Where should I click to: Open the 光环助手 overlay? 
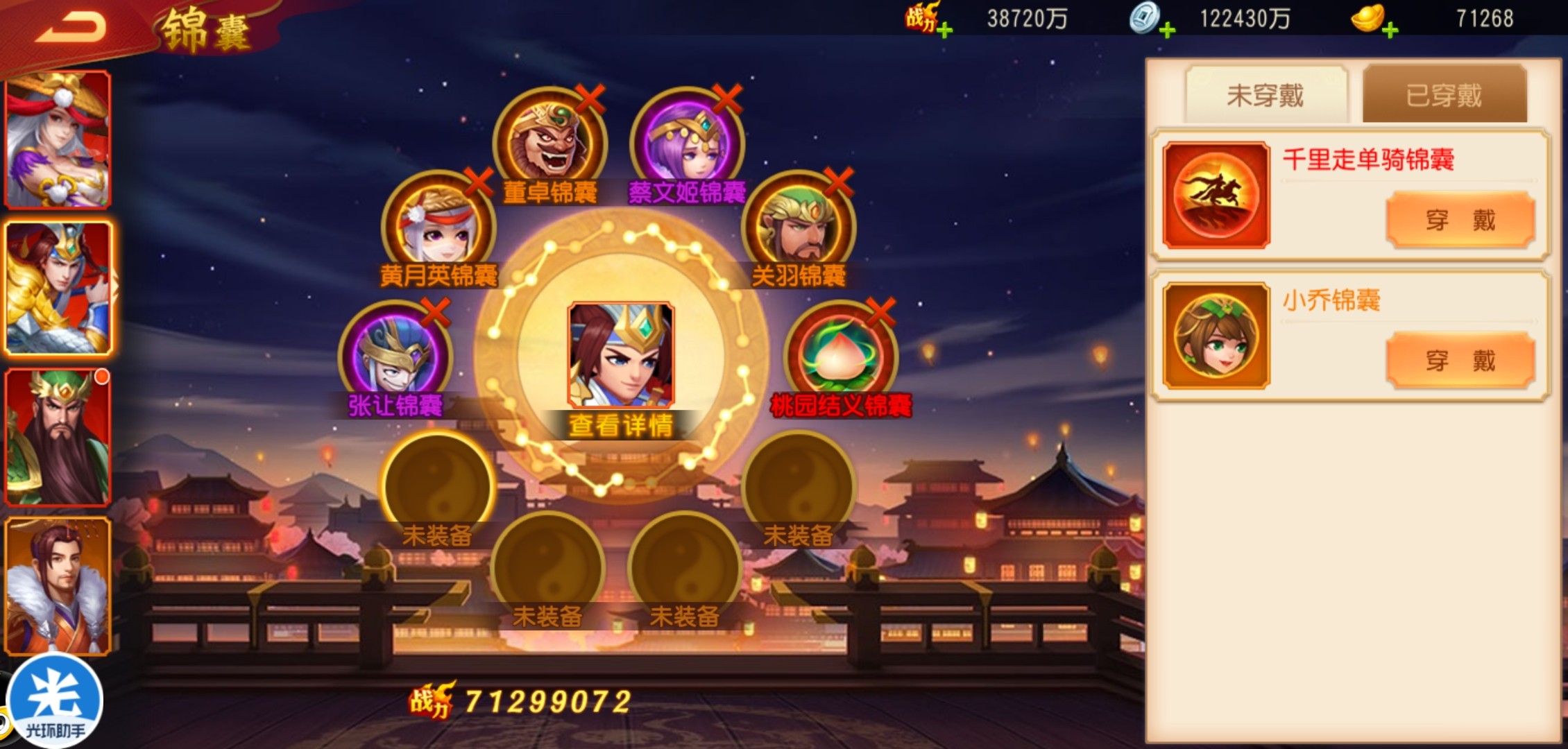54,700
